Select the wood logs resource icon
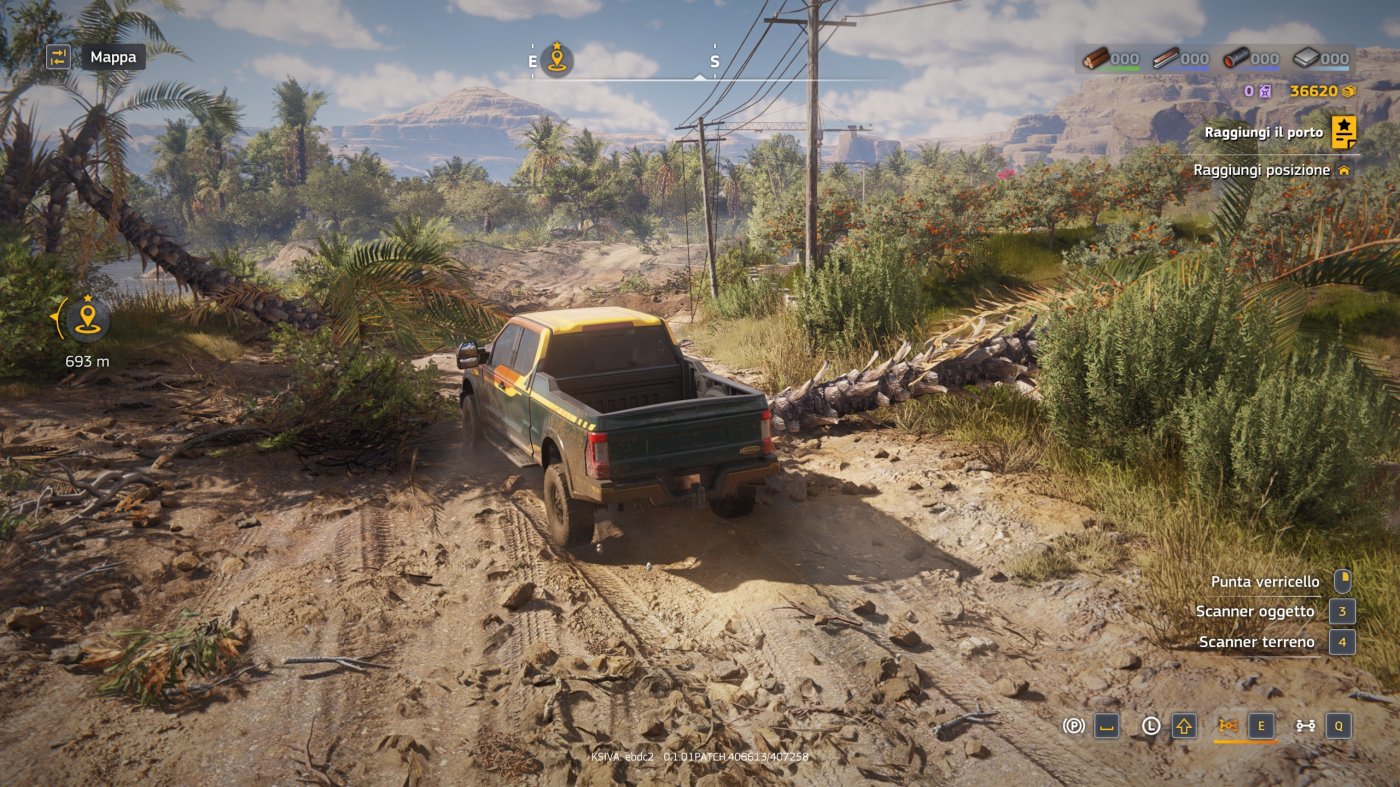Screen dimensions: 1400x787 click(1097, 59)
